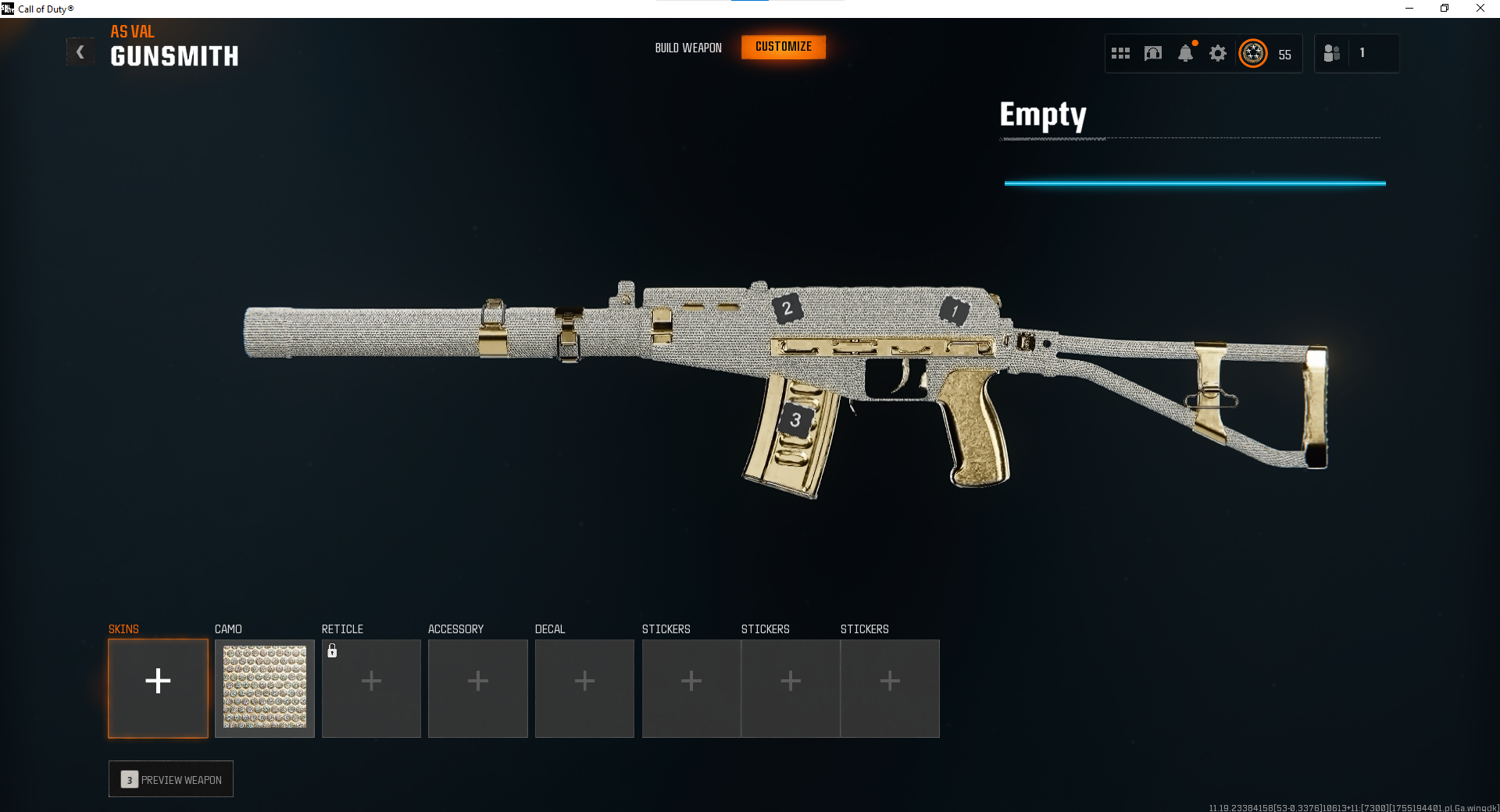The image size is (1500, 812).
Task: Add a Decal to the weapon
Action: tap(584, 688)
